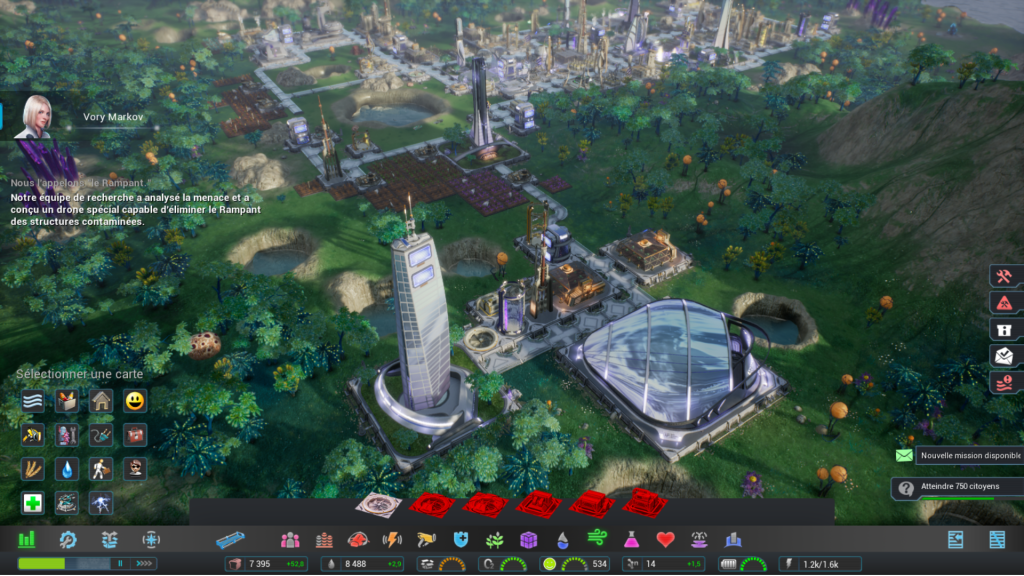The image size is (1024, 576).
Task: Show the wheat food map overlay
Action: [33, 469]
